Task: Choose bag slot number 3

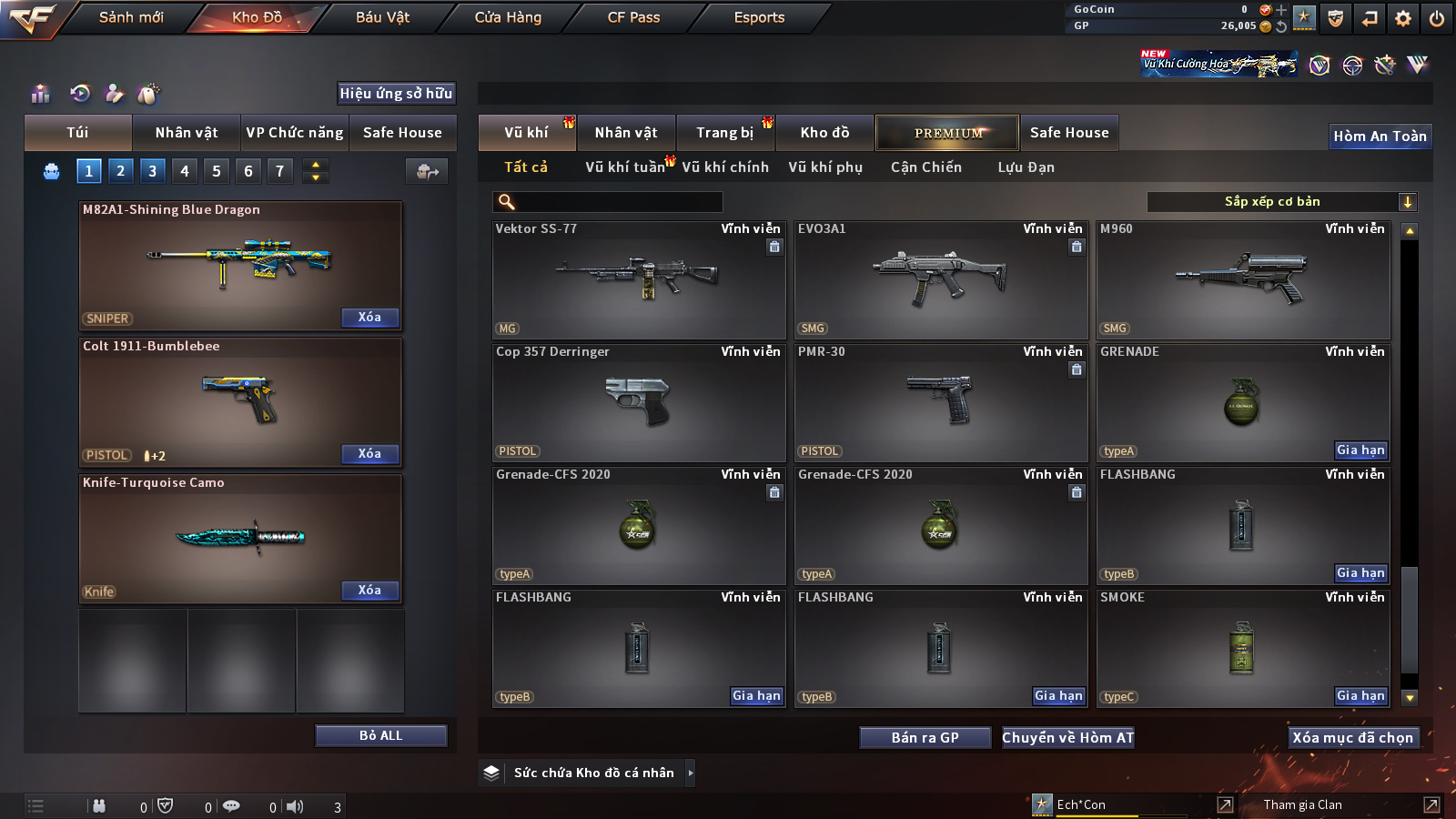Action: [152, 171]
